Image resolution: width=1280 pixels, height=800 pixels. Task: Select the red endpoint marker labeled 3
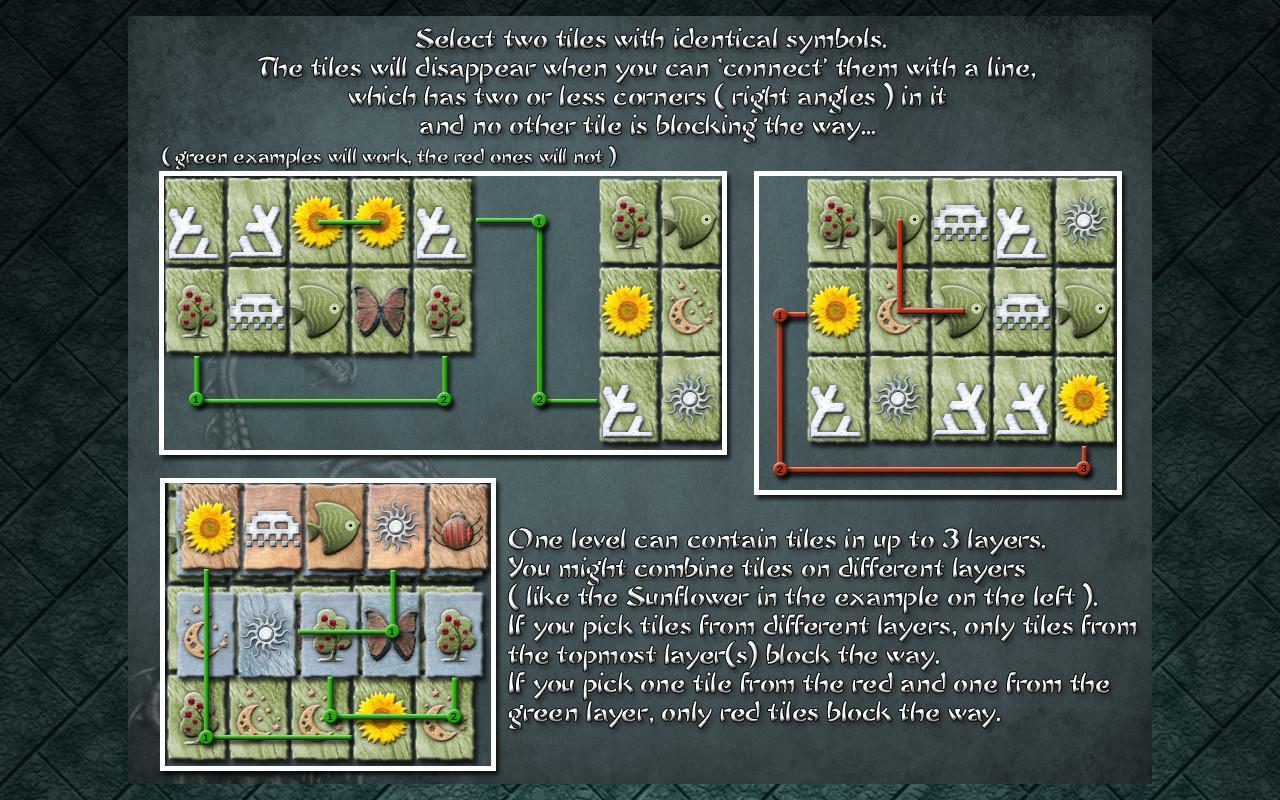tap(1084, 466)
